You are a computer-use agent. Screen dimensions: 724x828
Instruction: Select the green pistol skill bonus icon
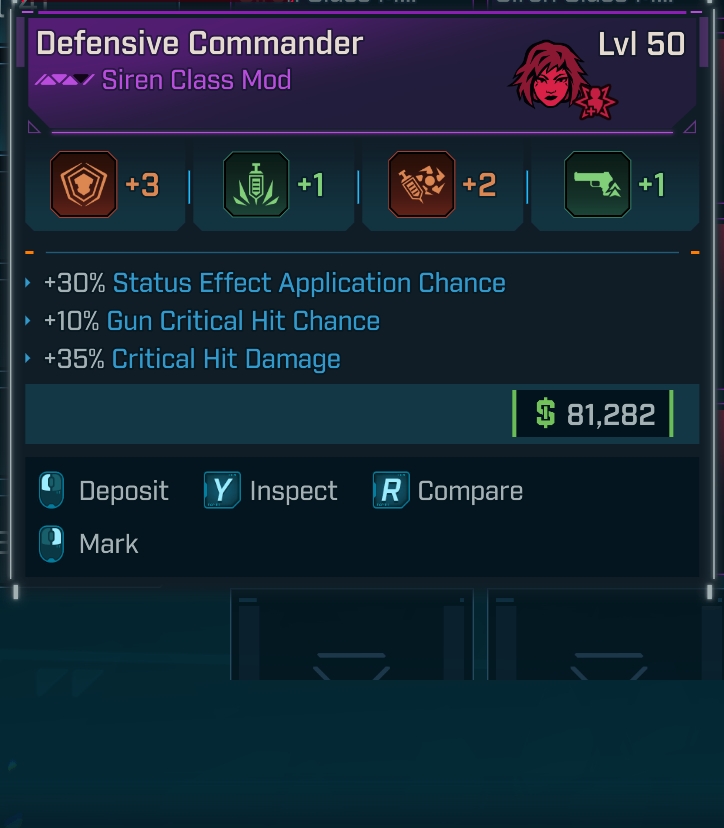(x=597, y=185)
